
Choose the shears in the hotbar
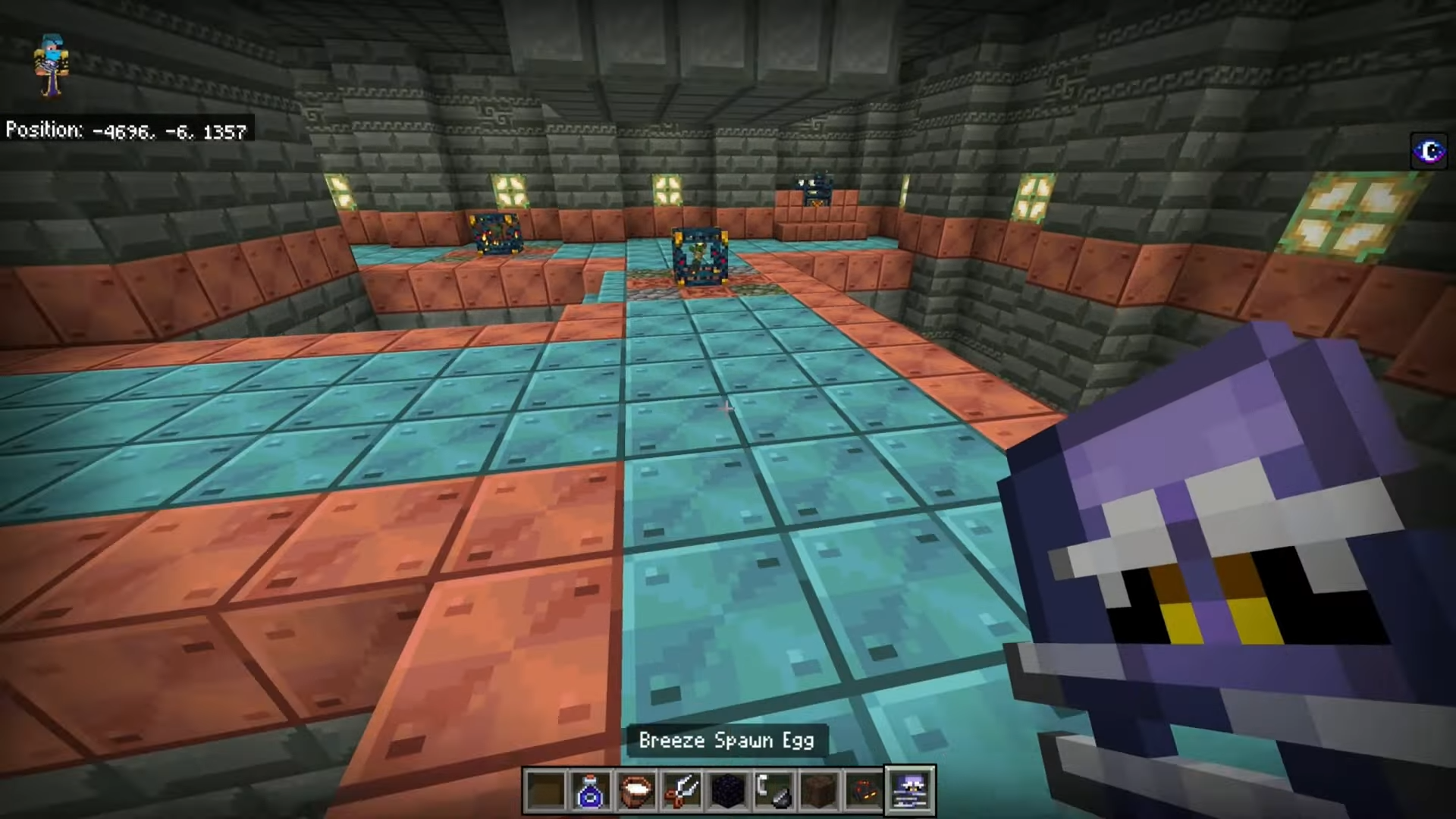pyautogui.click(x=682, y=791)
